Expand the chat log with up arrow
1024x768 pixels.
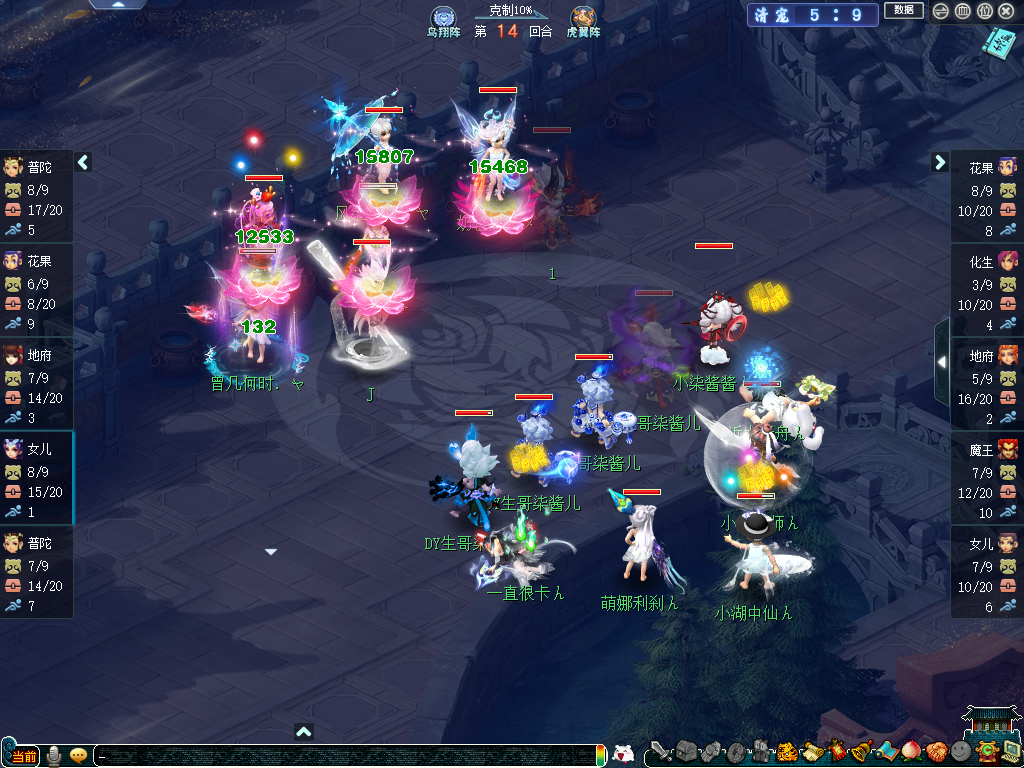click(x=304, y=731)
